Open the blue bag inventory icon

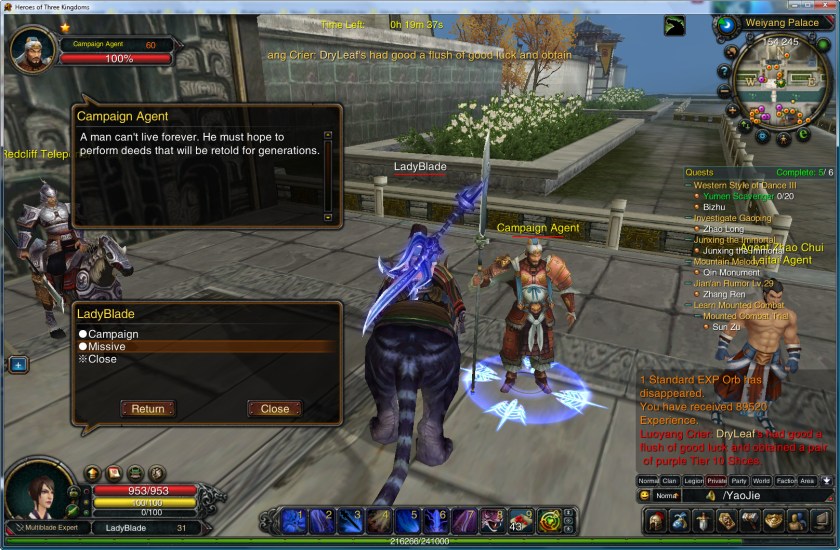(678, 520)
